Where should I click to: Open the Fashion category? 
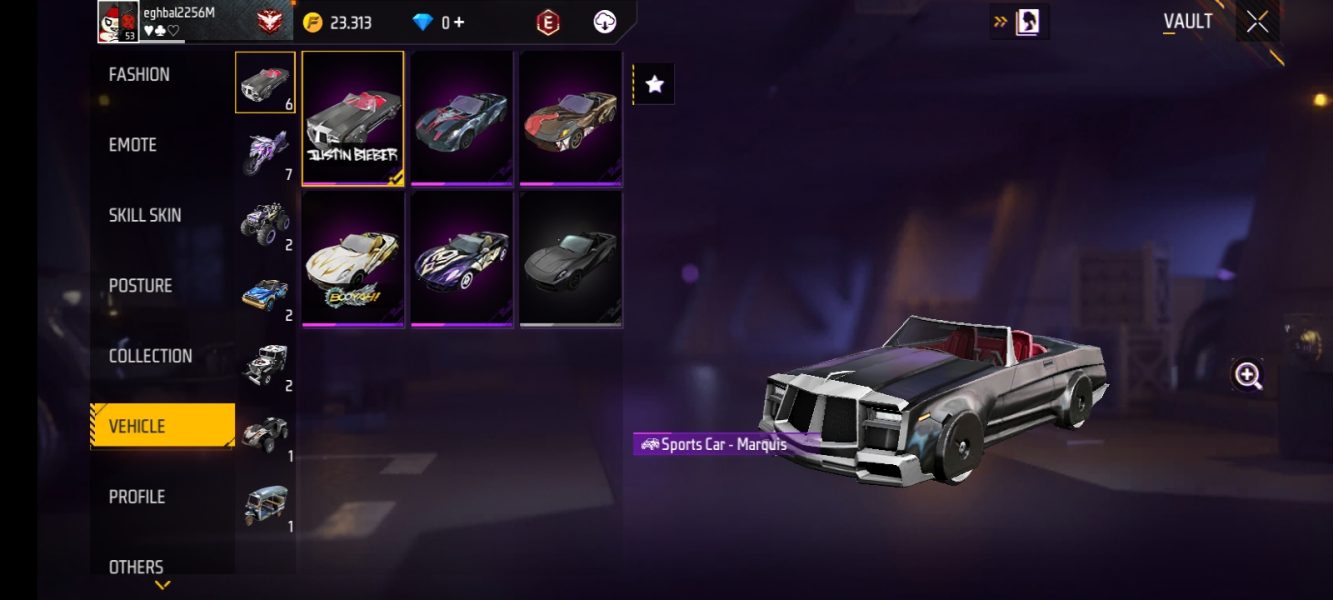tap(139, 75)
